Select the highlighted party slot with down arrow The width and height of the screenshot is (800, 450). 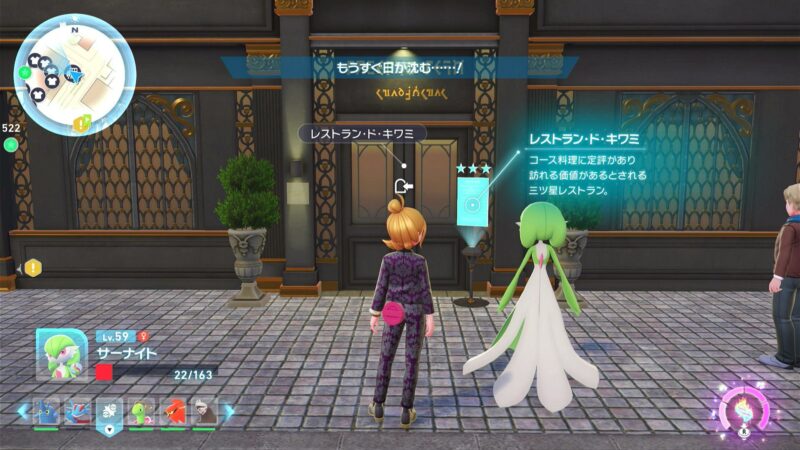click(110, 412)
